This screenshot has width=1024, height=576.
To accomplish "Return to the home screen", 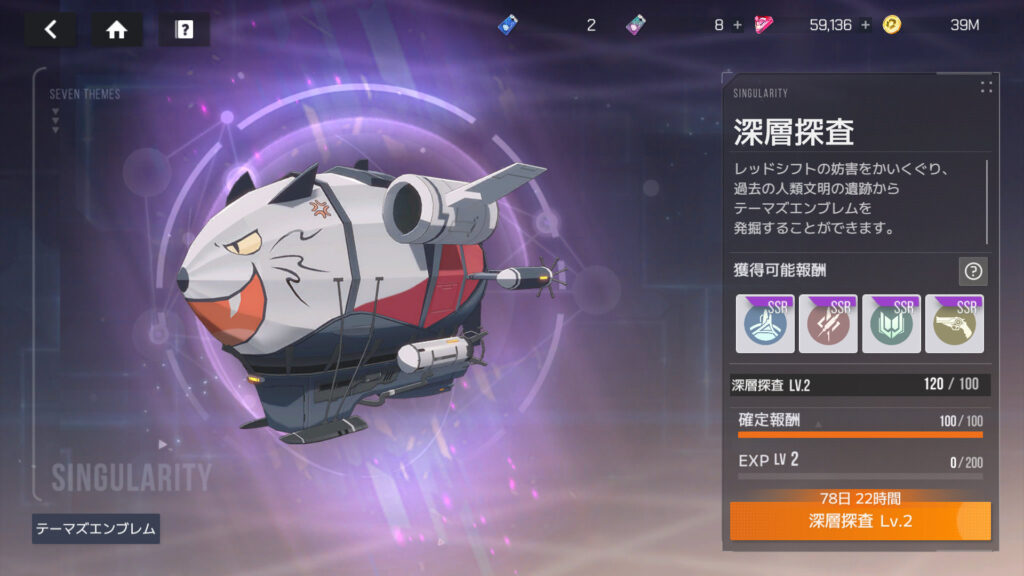I will click(117, 29).
